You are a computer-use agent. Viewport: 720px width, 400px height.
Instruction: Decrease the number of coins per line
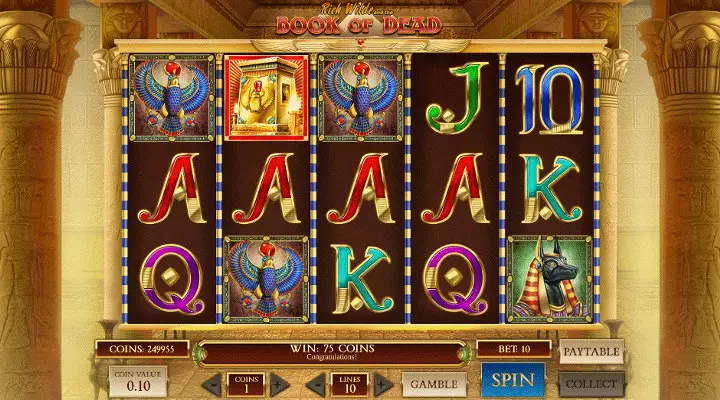212,384
